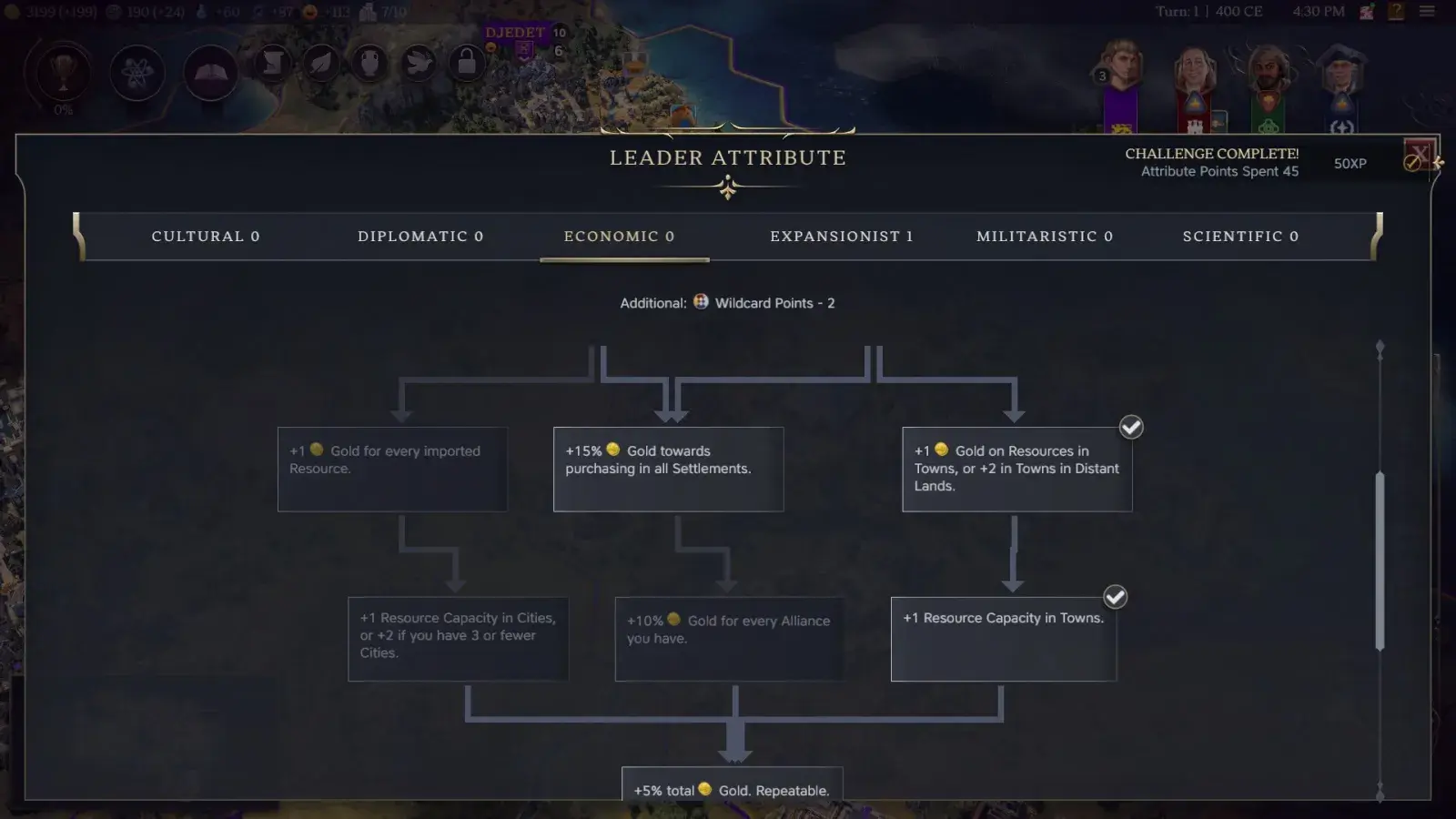1456x819 pixels.
Task: Click the scrollbar up arrow
Action: 1380,347
